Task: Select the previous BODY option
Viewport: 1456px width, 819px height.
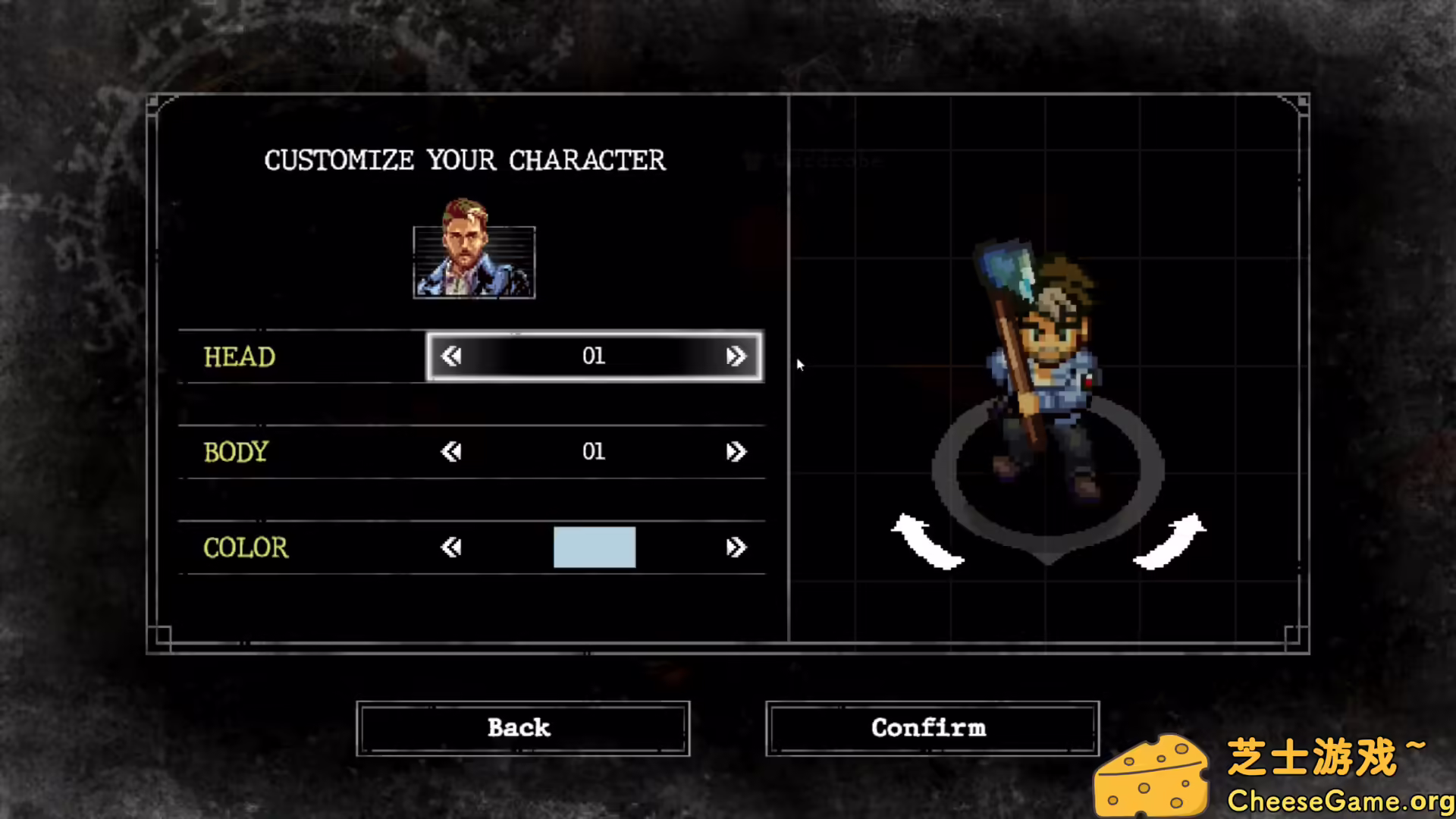Action: 451,451
